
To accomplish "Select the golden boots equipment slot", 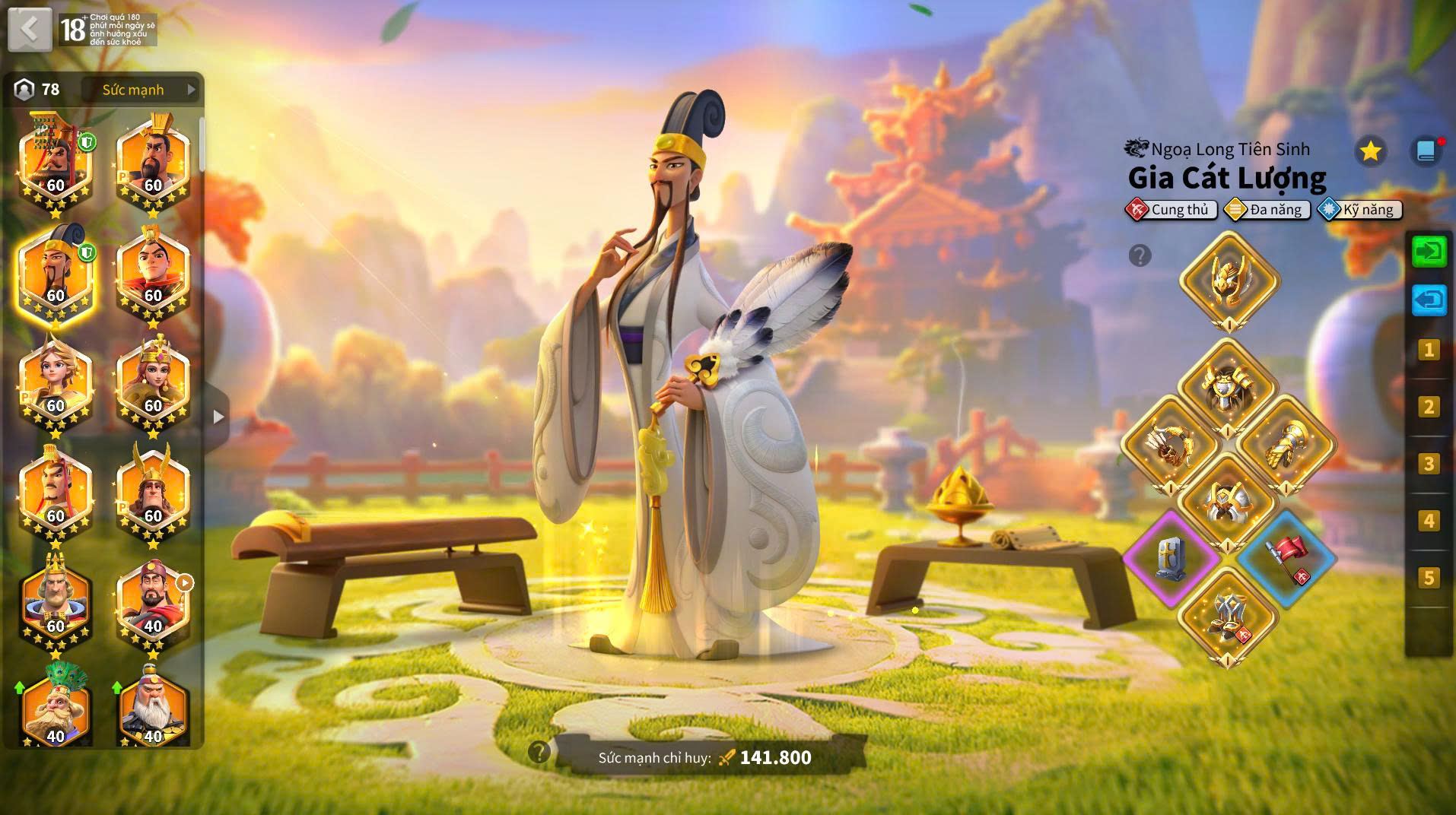I will click(x=1228, y=616).
